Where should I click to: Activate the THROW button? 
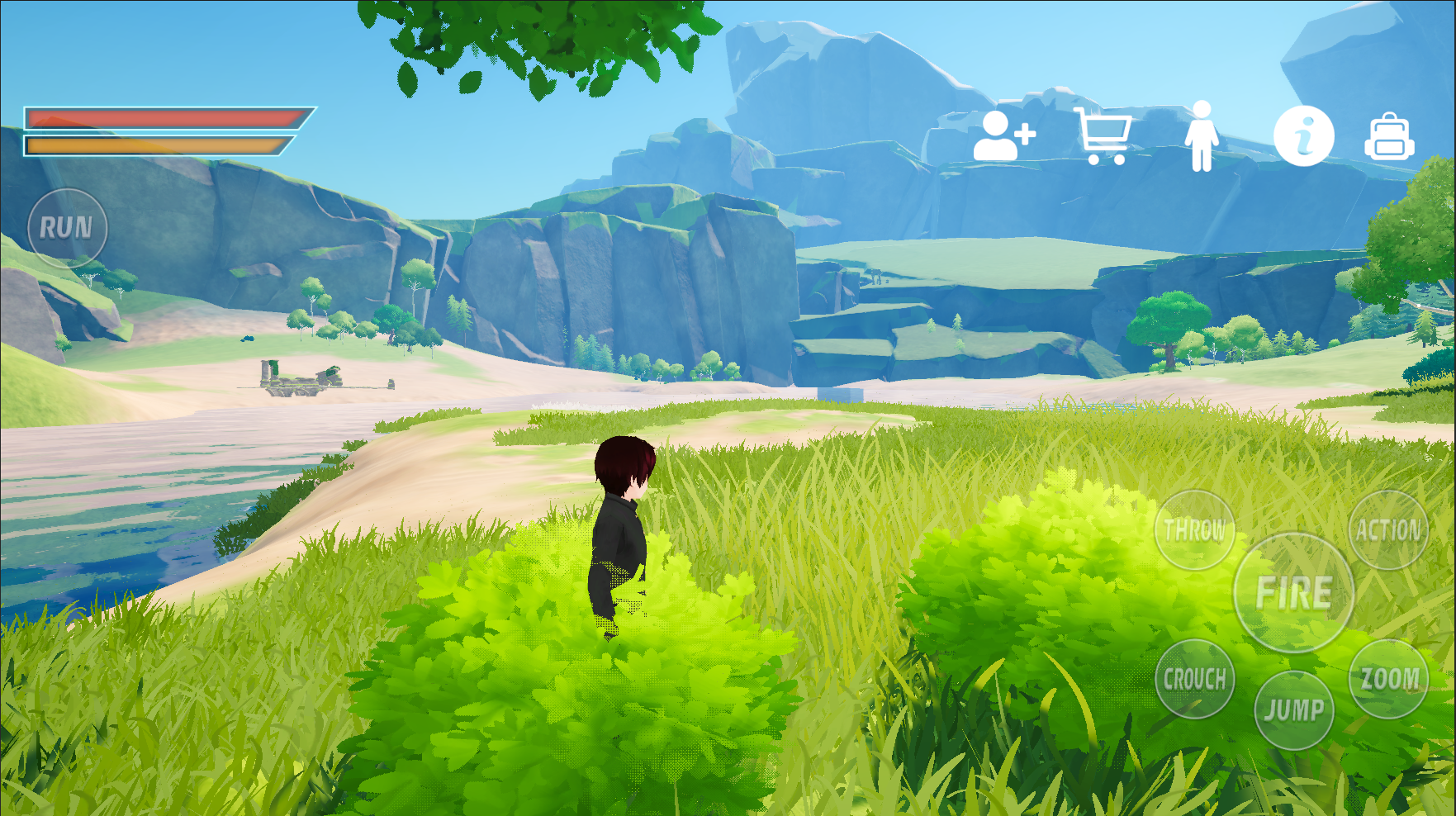[1194, 530]
